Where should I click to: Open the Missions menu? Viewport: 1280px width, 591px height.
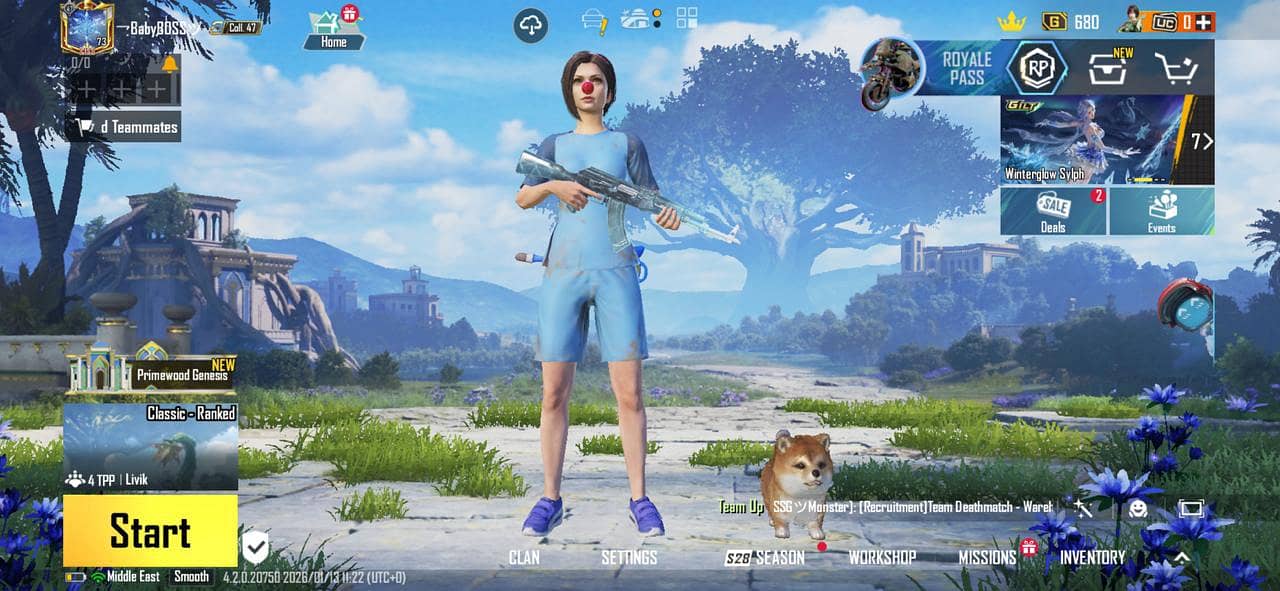pyautogui.click(x=987, y=558)
